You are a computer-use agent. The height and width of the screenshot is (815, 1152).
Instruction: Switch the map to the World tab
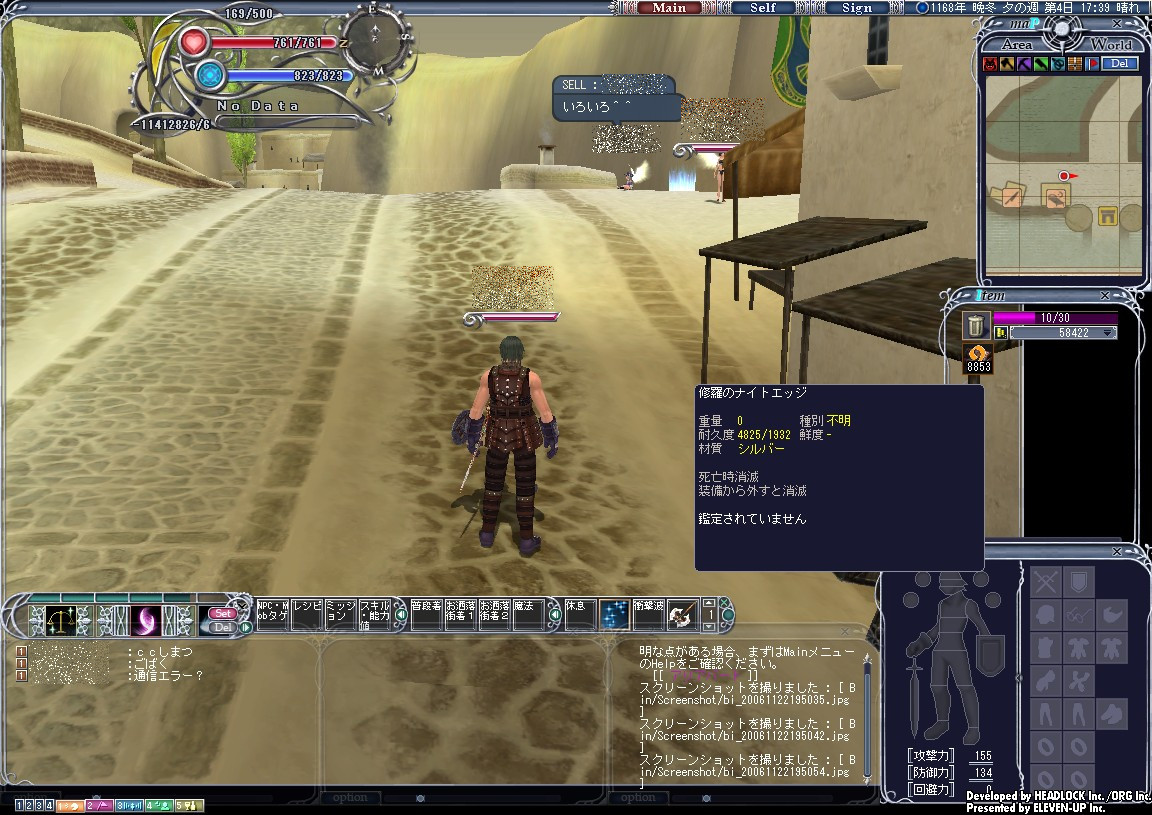[1110, 45]
